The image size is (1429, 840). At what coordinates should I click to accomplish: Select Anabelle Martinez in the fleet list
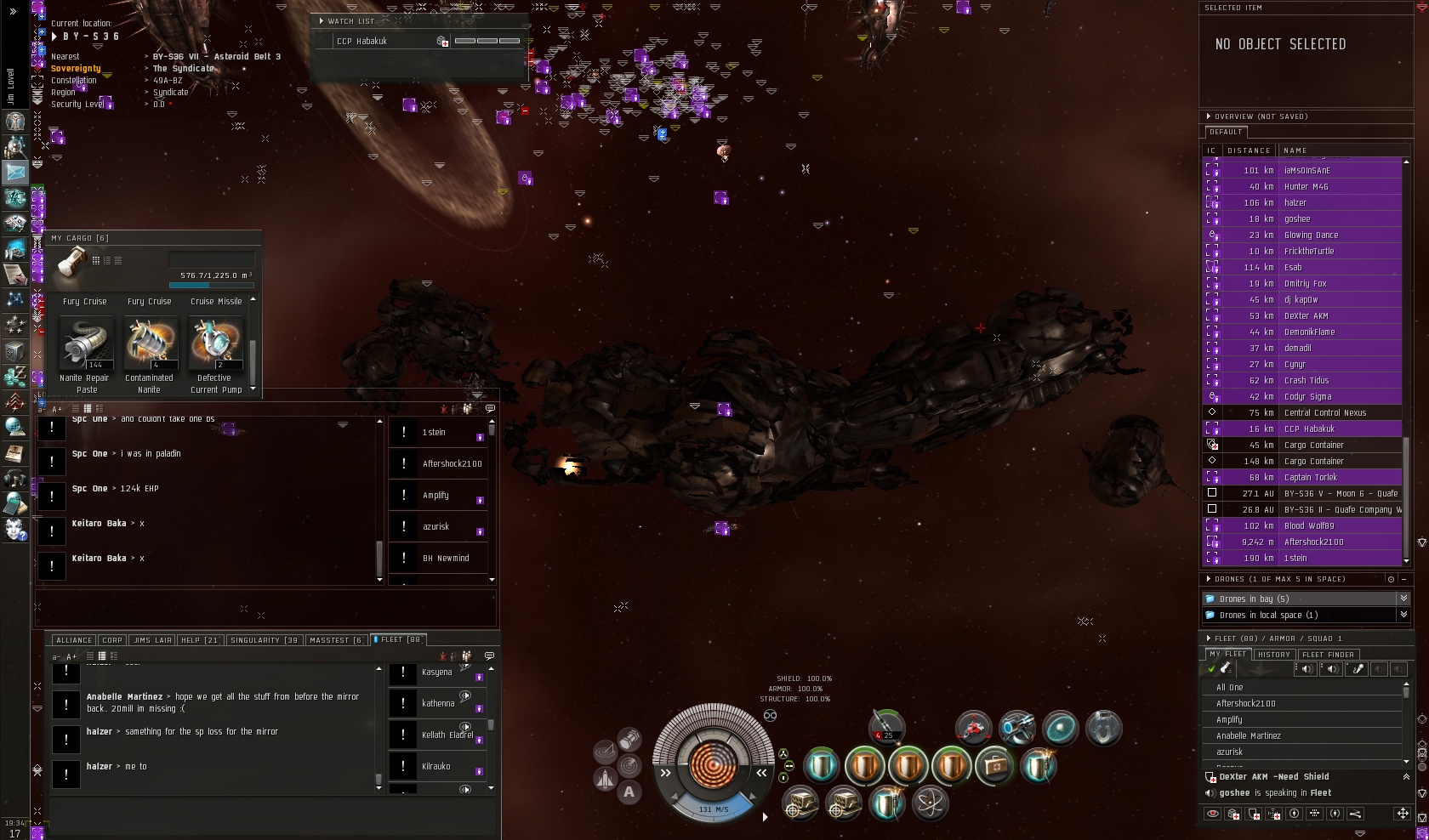1248,736
